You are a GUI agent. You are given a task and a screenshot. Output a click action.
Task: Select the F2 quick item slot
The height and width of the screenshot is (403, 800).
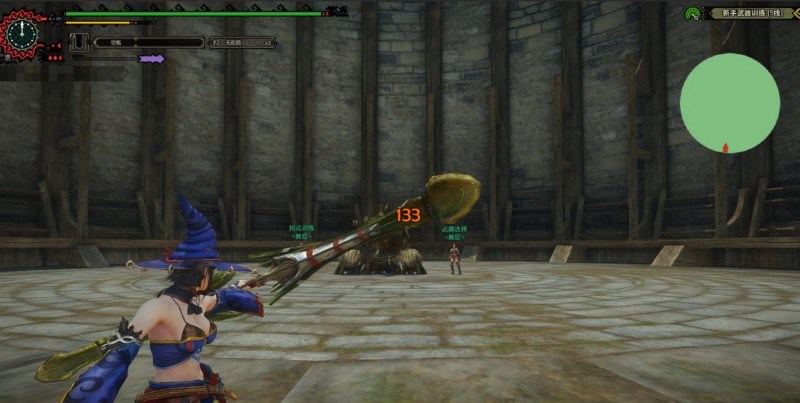pyautogui.click(x=241, y=43)
